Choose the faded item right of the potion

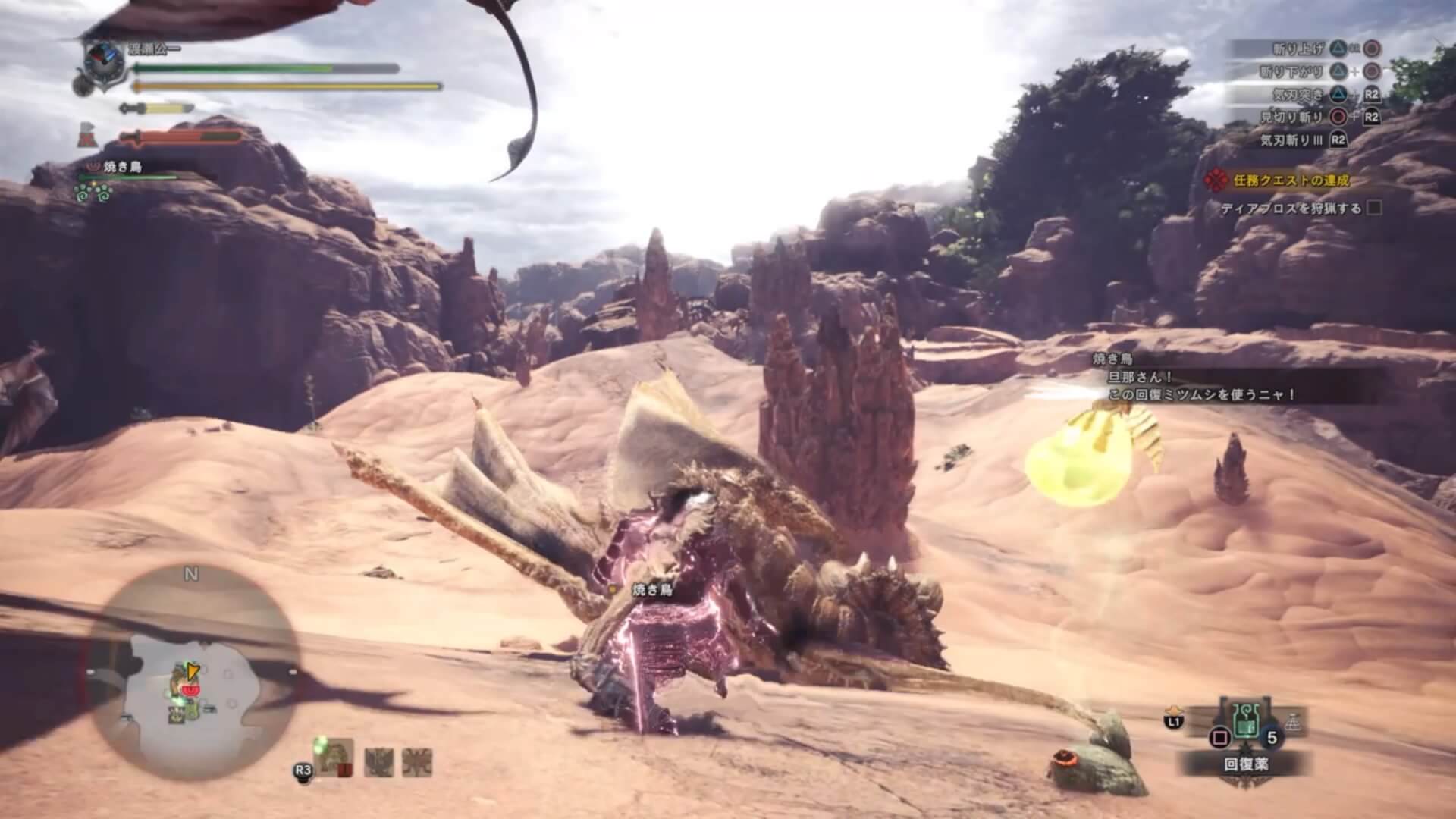pos(1291,723)
